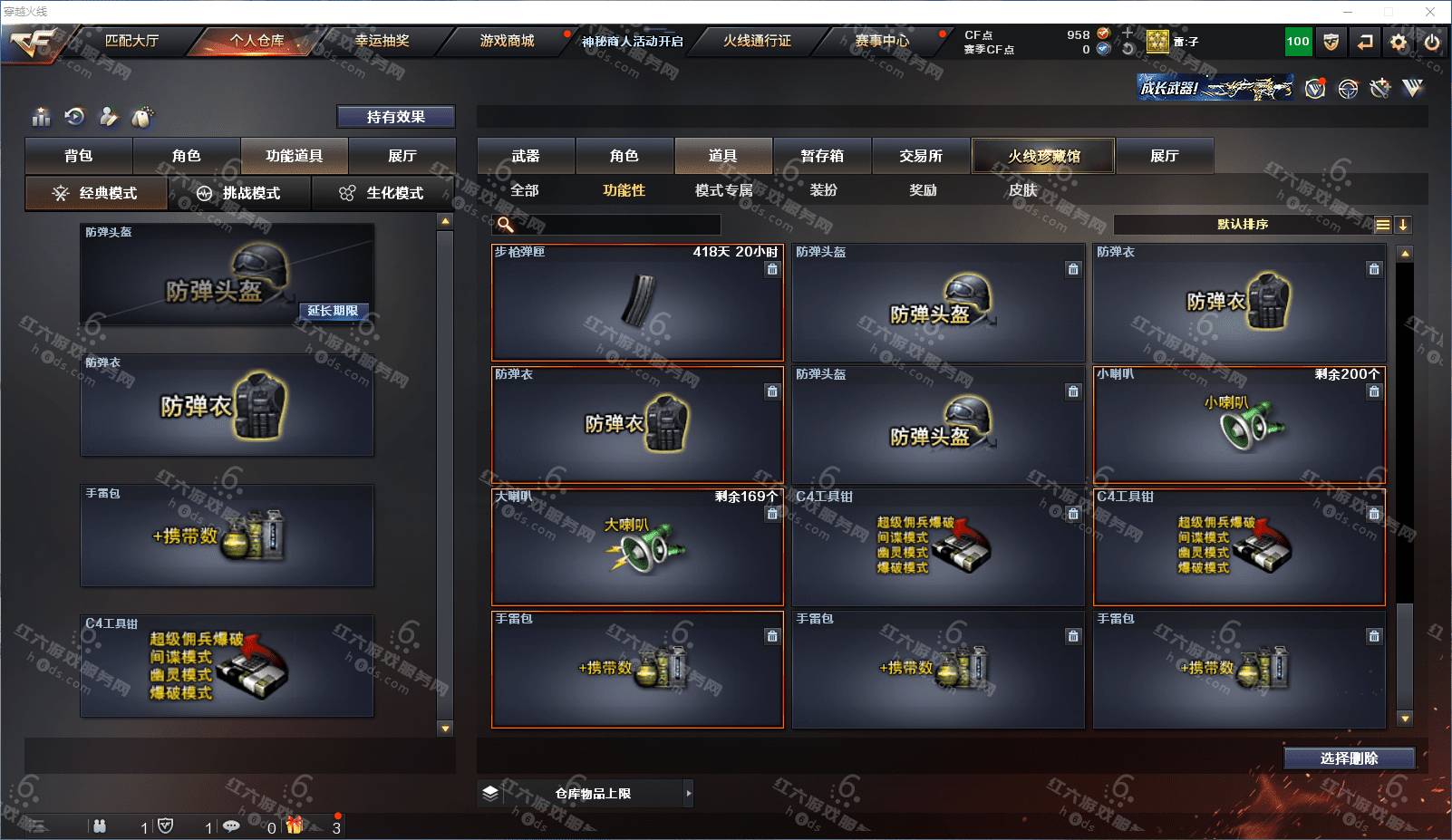The height and width of the screenshot is (840, 1452).
Task: Filter items by 模式专属
Action: click(723, 190)
